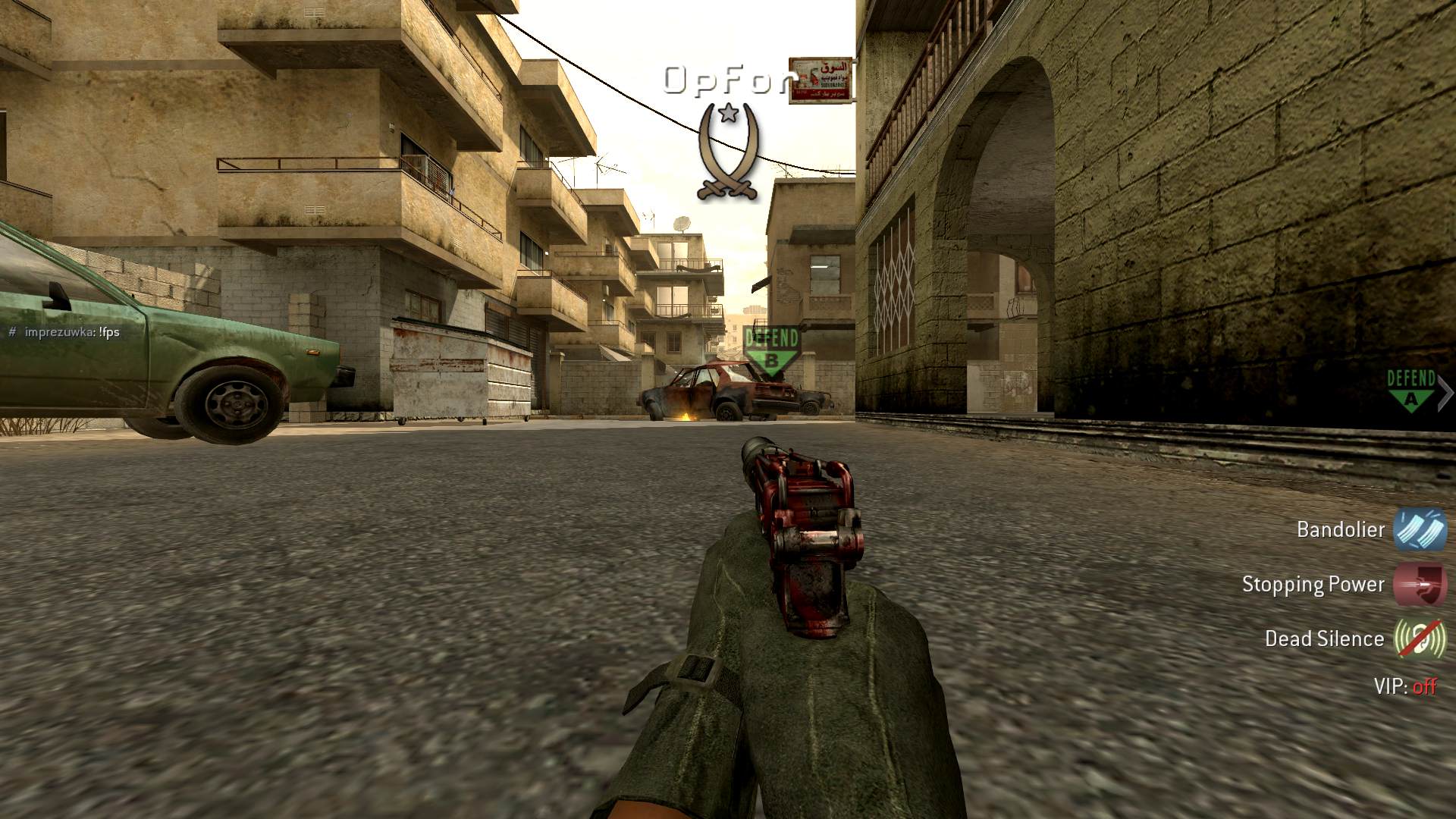Select the Stopping Power perk icon
Viewport: 1456px width, 819px height.
[1420, 585]
